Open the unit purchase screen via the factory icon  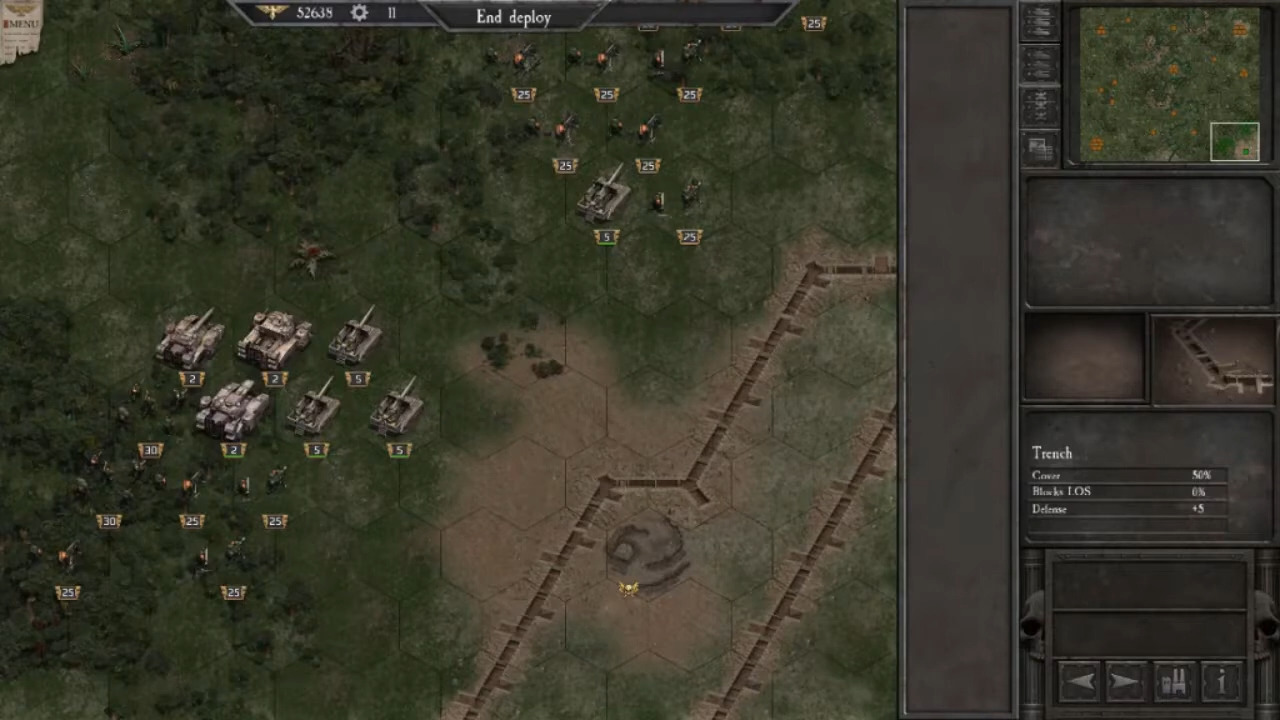click(1172, 681)
